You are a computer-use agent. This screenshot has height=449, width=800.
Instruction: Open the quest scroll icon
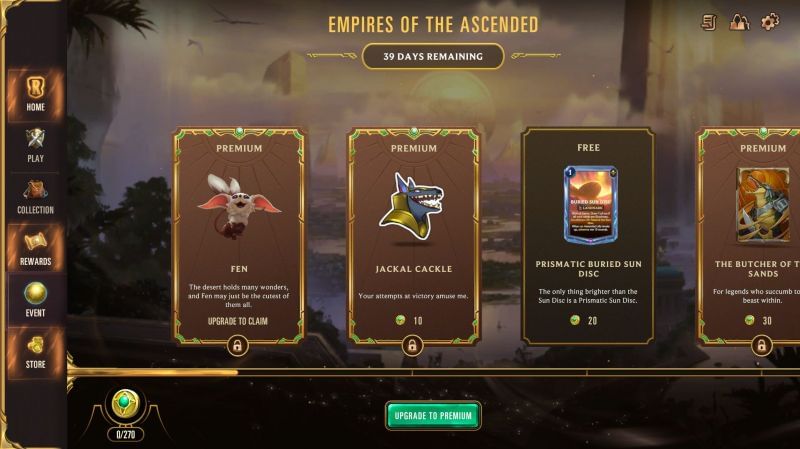709,21
